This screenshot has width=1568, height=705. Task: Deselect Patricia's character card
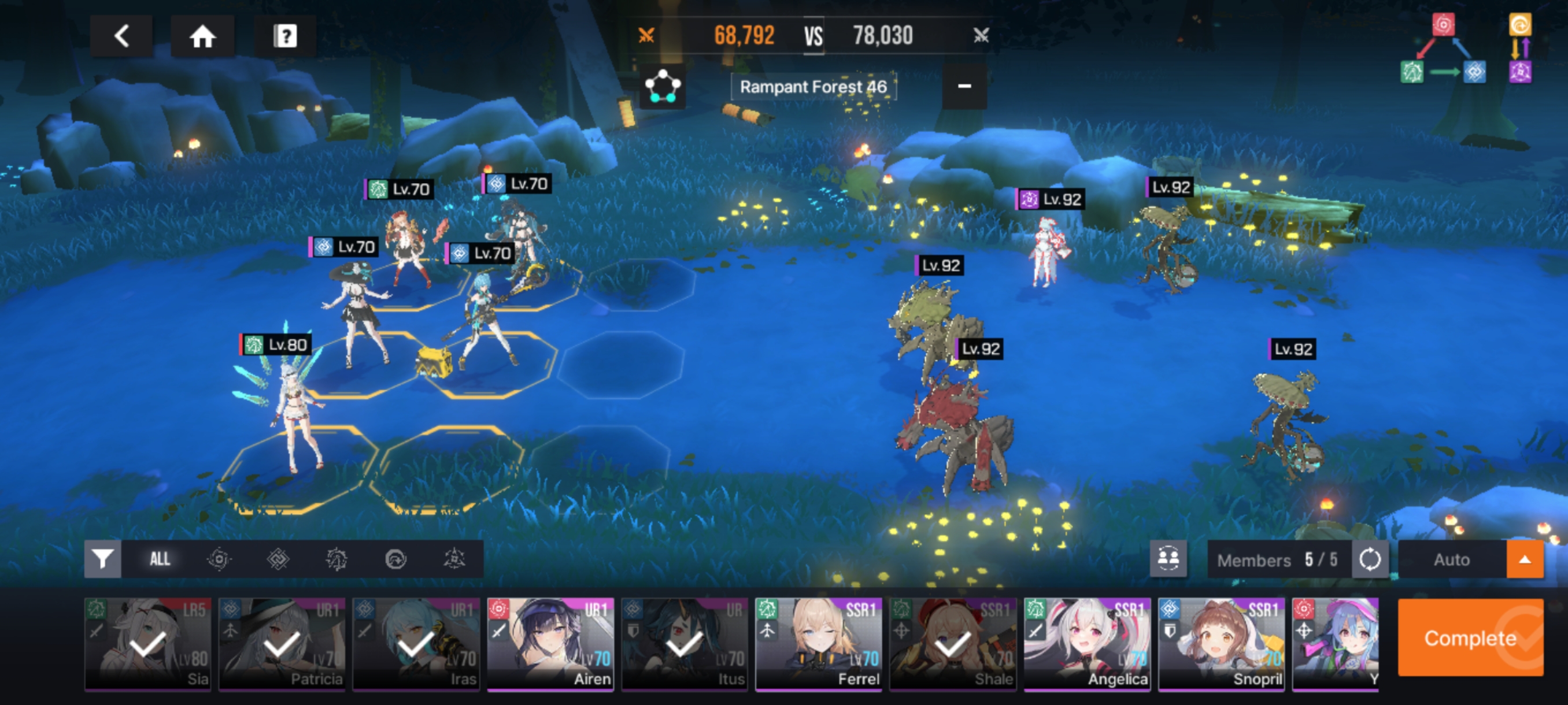(x=282, y=644)
